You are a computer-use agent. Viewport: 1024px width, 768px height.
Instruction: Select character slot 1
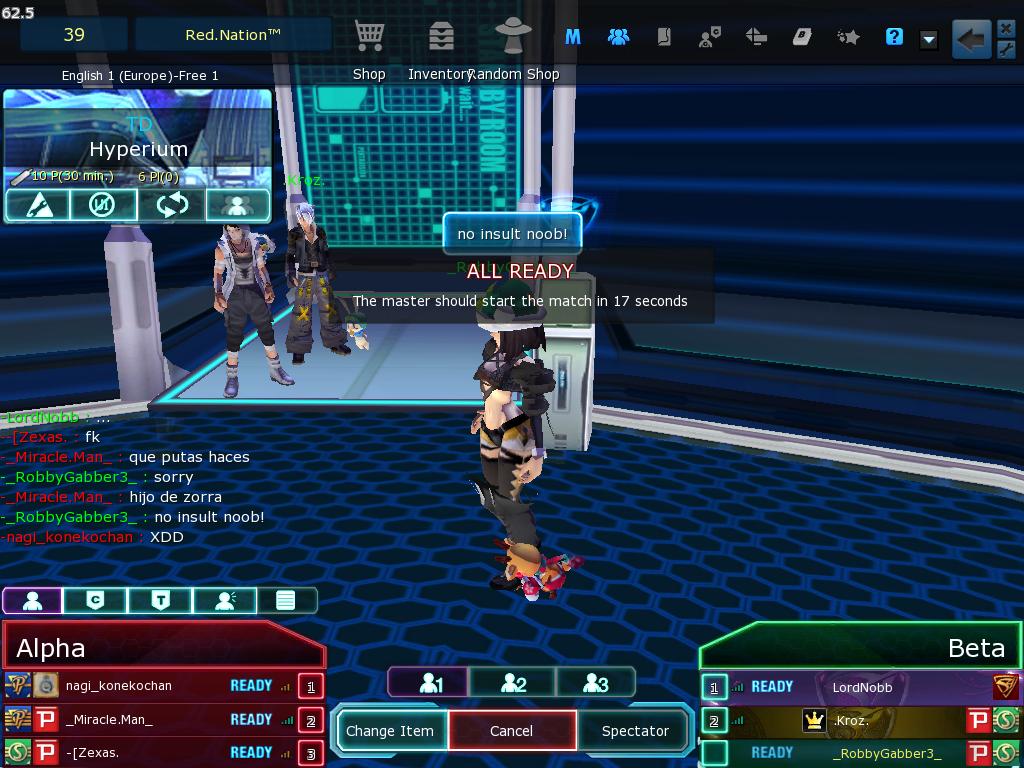431,683
